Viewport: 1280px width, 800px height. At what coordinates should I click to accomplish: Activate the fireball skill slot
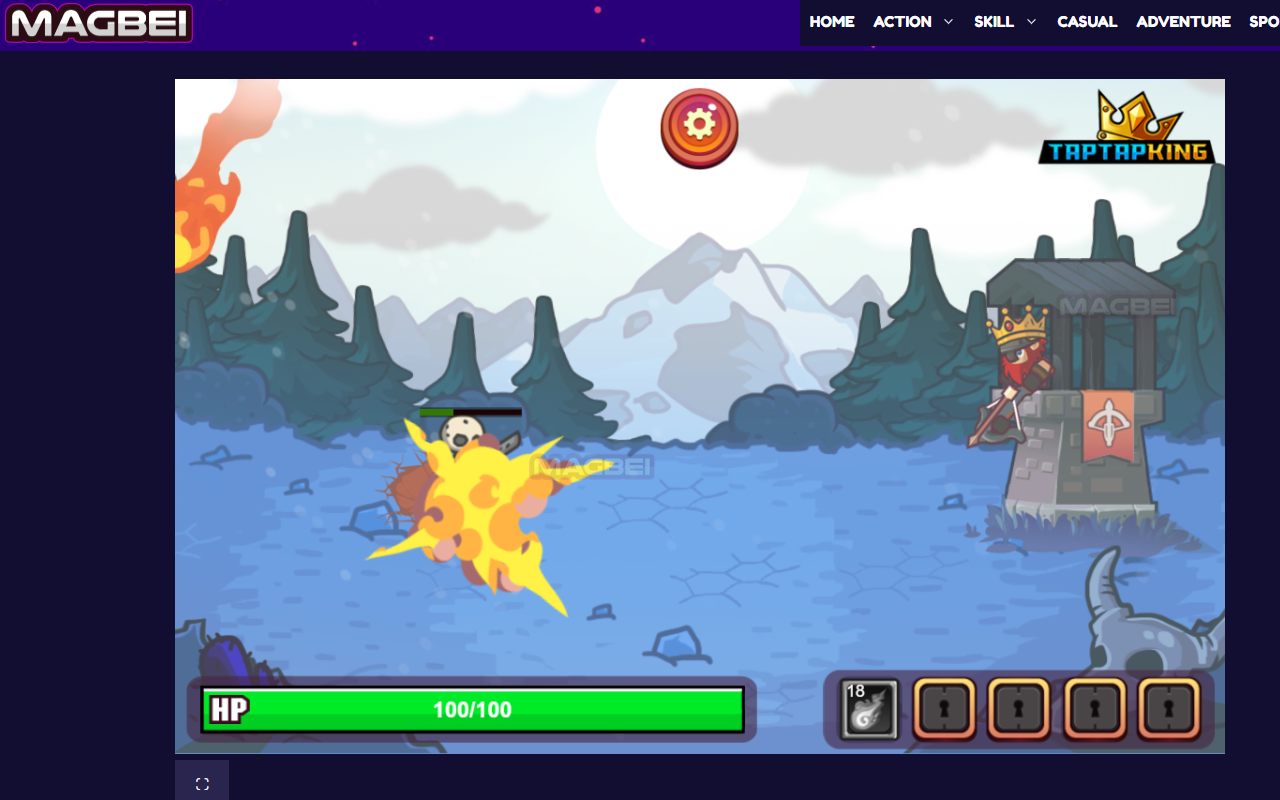pos(870,709)
